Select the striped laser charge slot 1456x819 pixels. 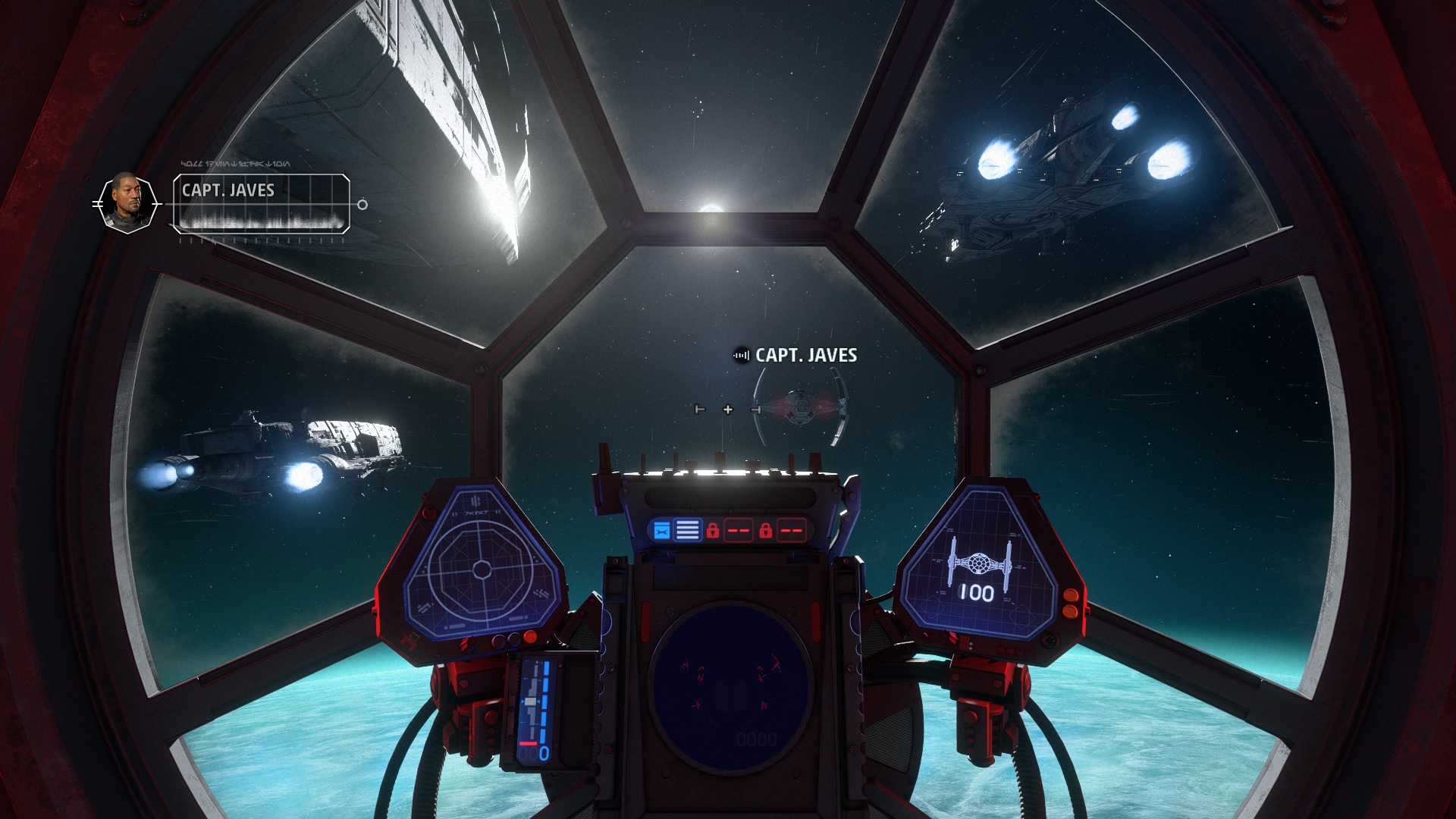point(687,530)
